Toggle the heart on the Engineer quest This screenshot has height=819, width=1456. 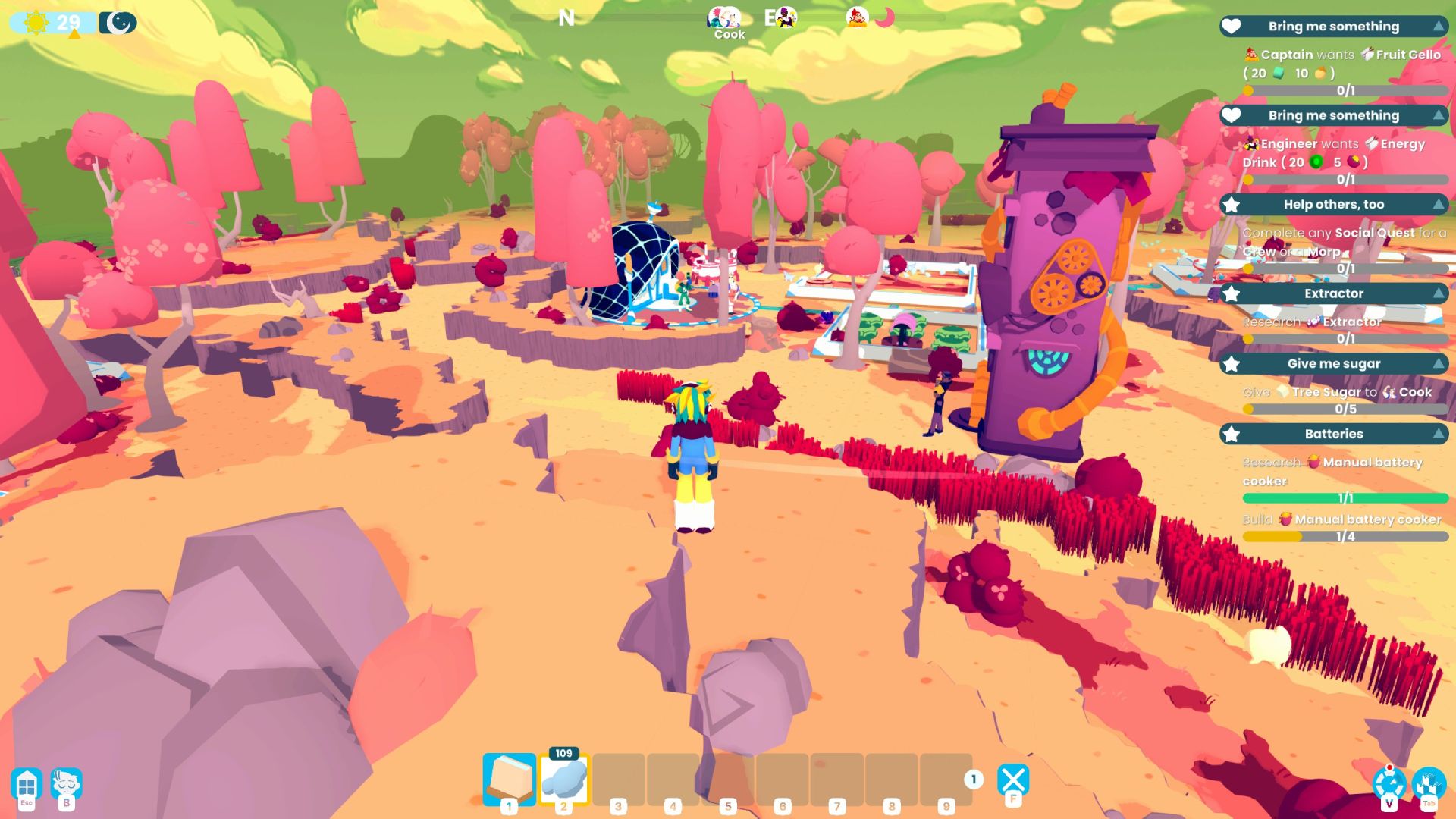pyautogui.click(x=1231, y=116)
